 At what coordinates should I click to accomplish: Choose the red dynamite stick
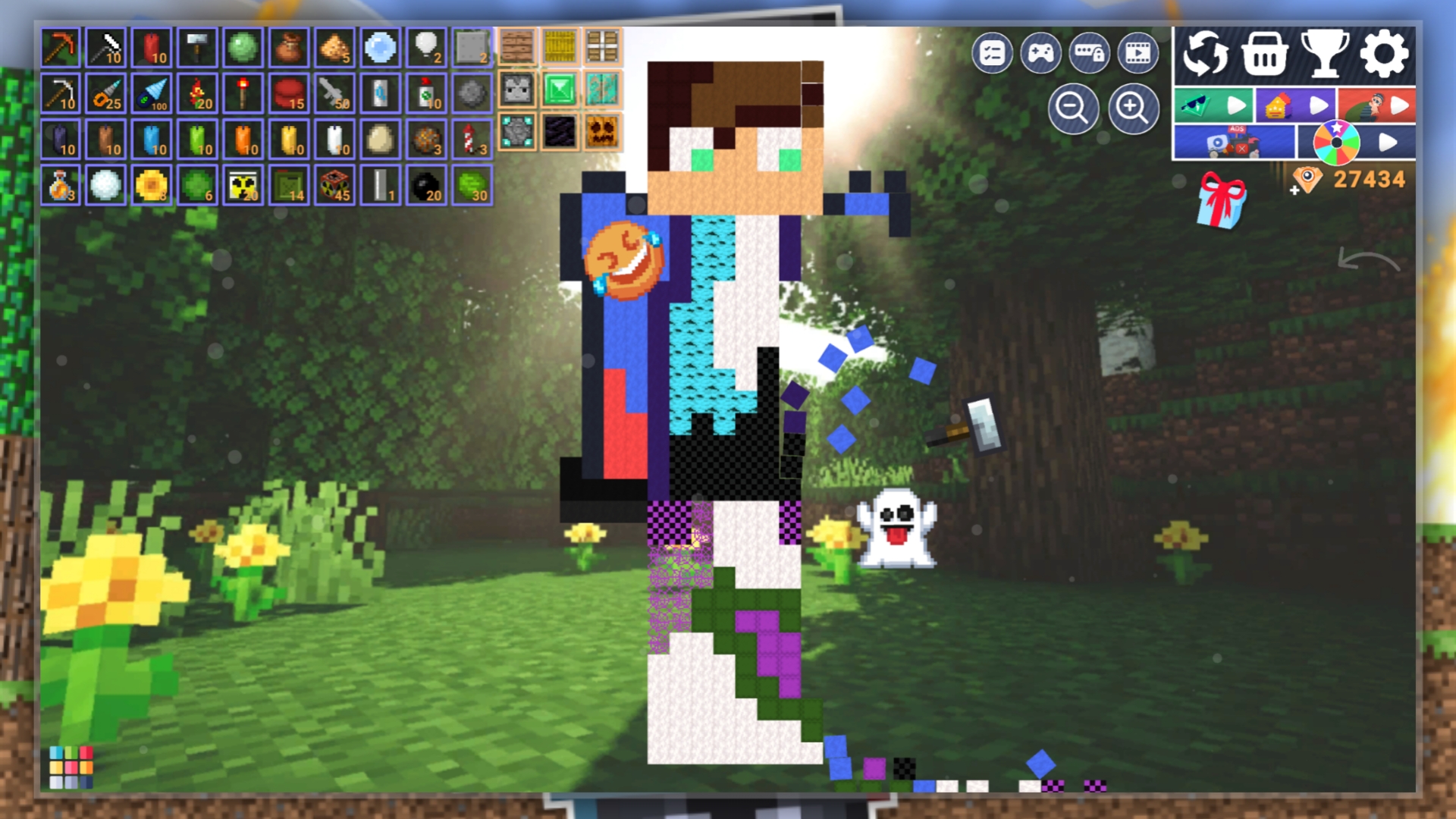coord(152,48)
